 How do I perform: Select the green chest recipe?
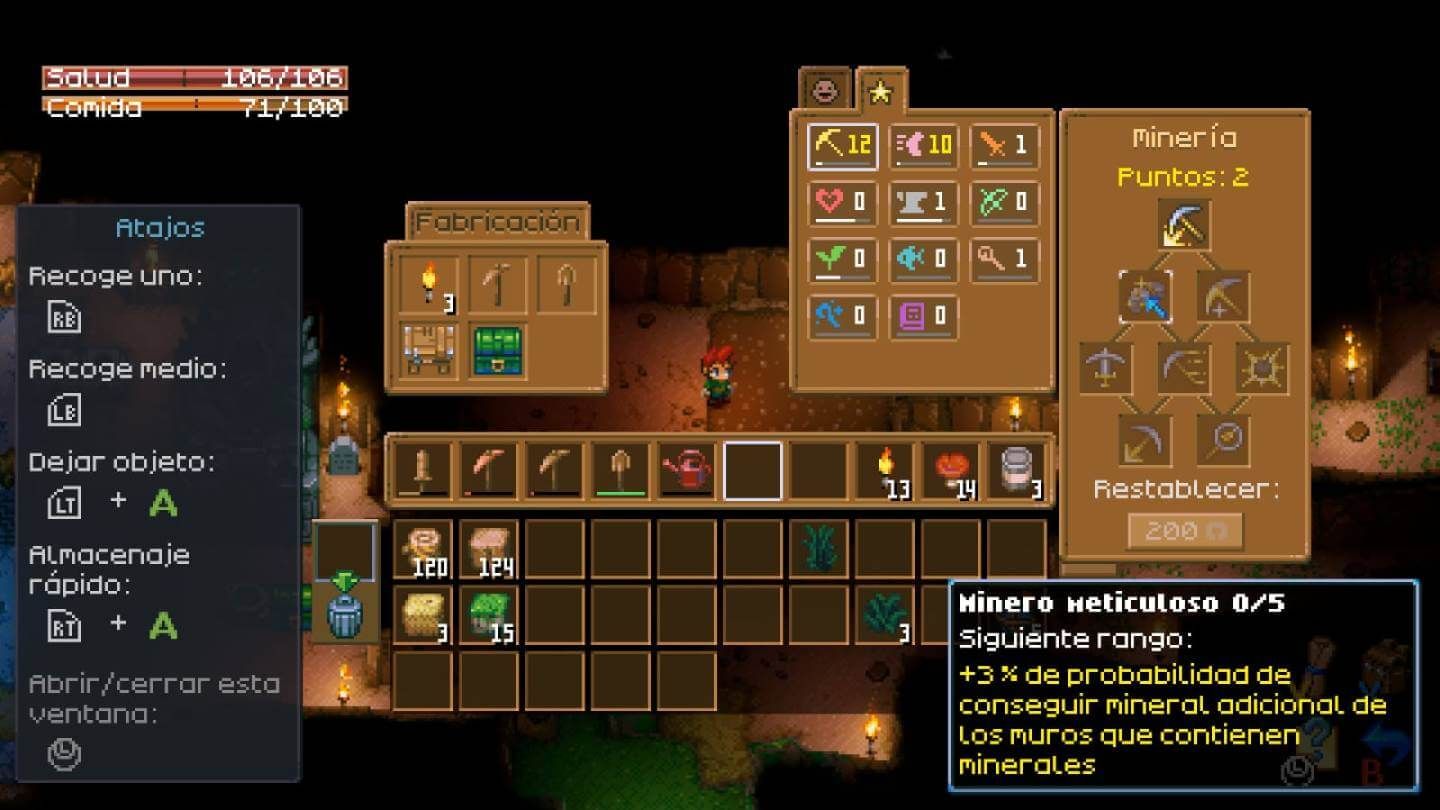click(497, 352)
